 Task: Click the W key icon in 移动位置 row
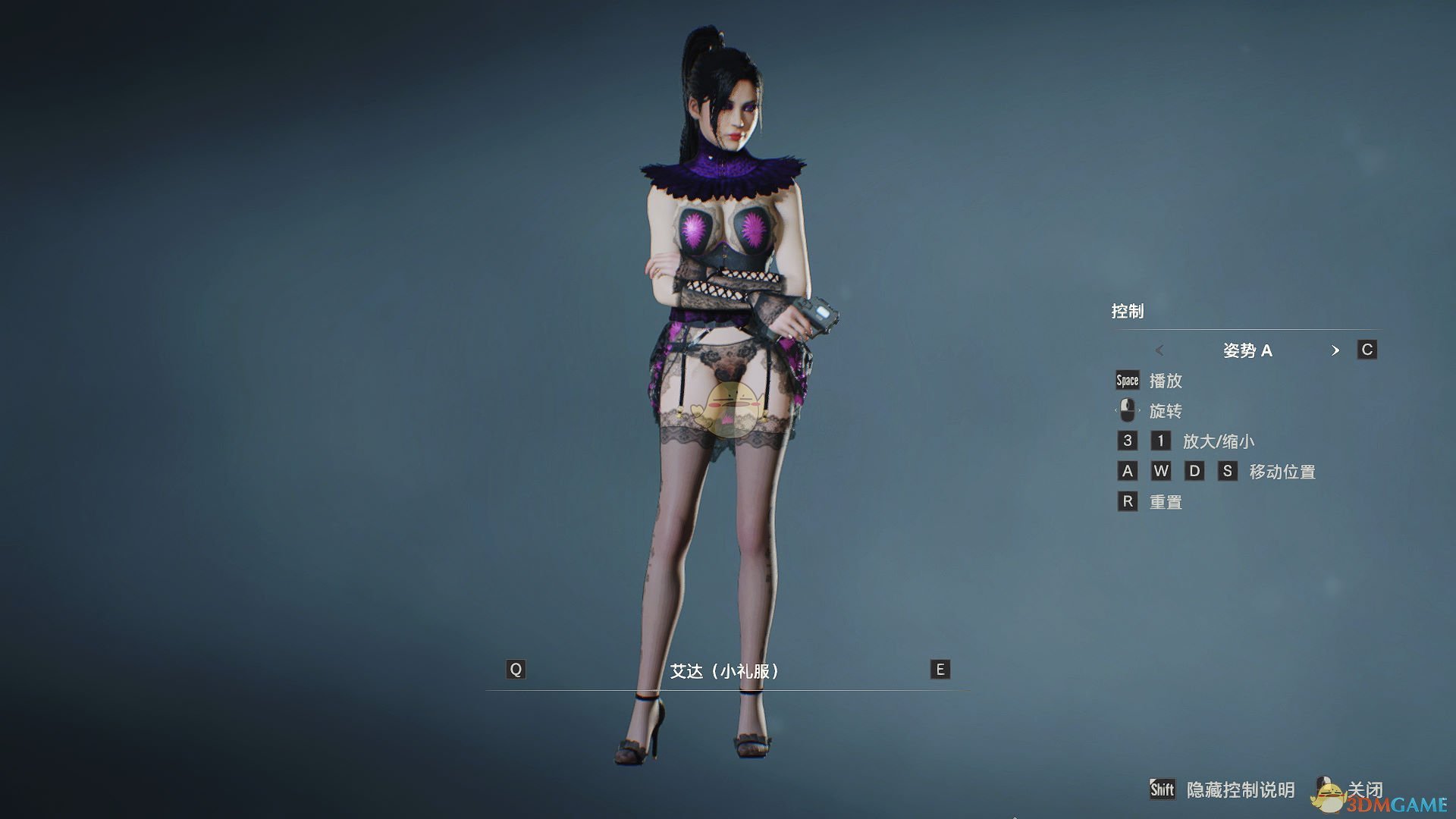coord(1161,471)
